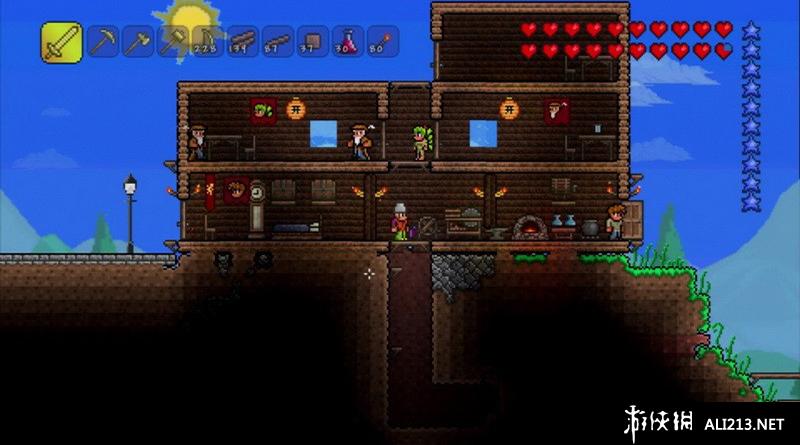This screenshot has width=800, height=445.
Task: Select the pickaxe in the hotbar
Action: tap(102, 41)
